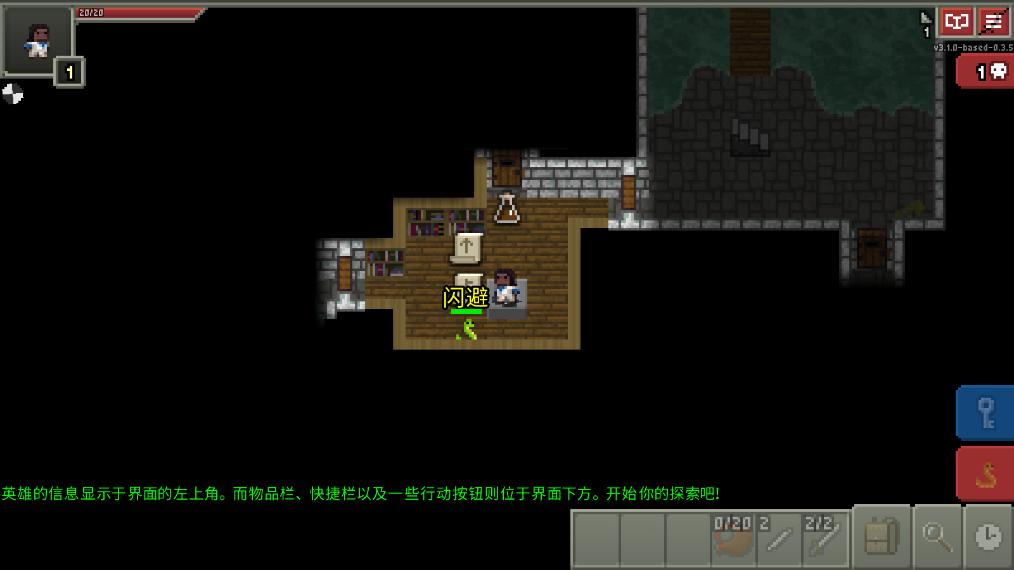Open the blue key button
This screenshot has width=1014, height=570.
985,412
